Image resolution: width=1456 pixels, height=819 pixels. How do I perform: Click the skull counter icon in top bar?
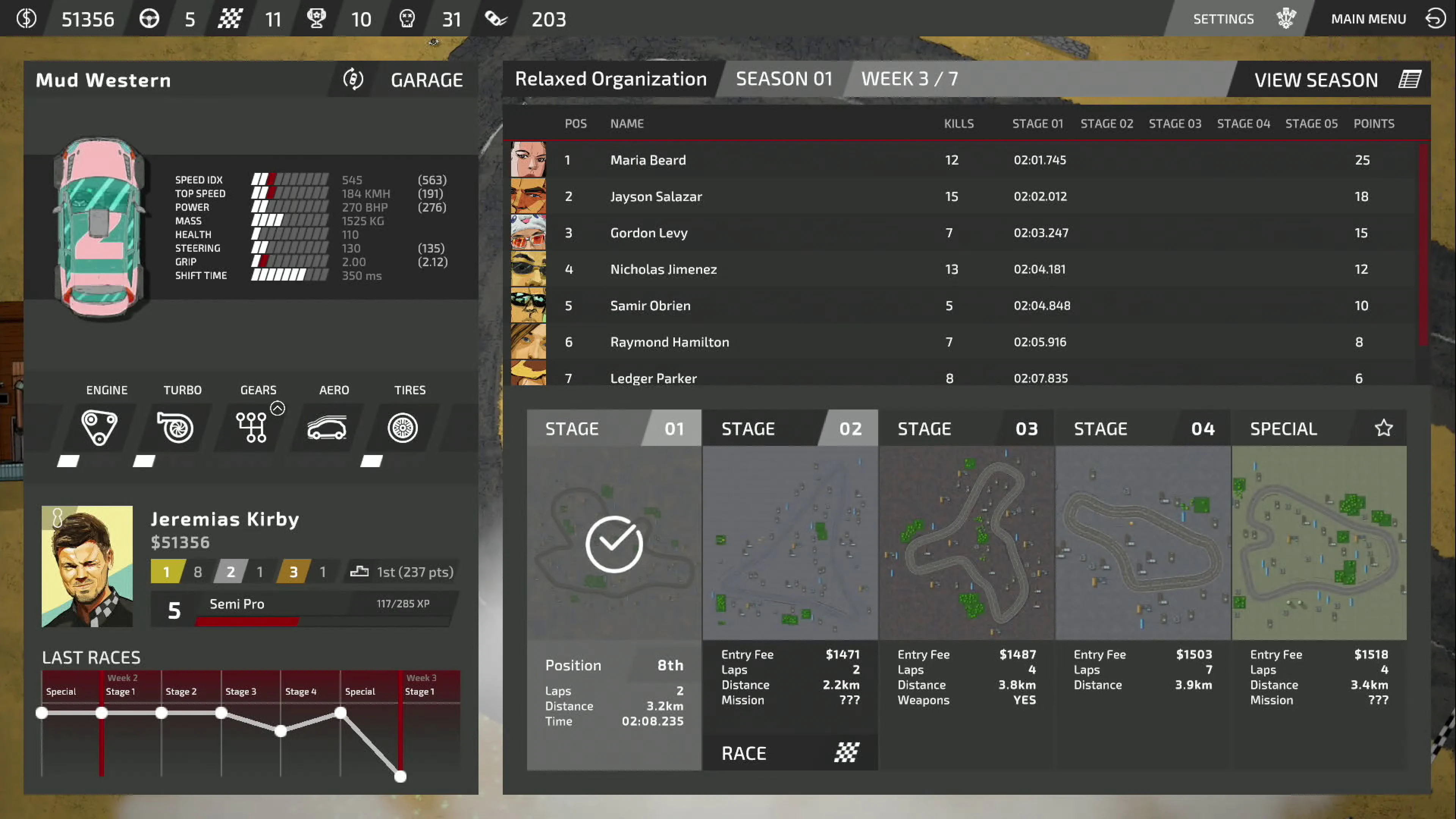(408, 19)
